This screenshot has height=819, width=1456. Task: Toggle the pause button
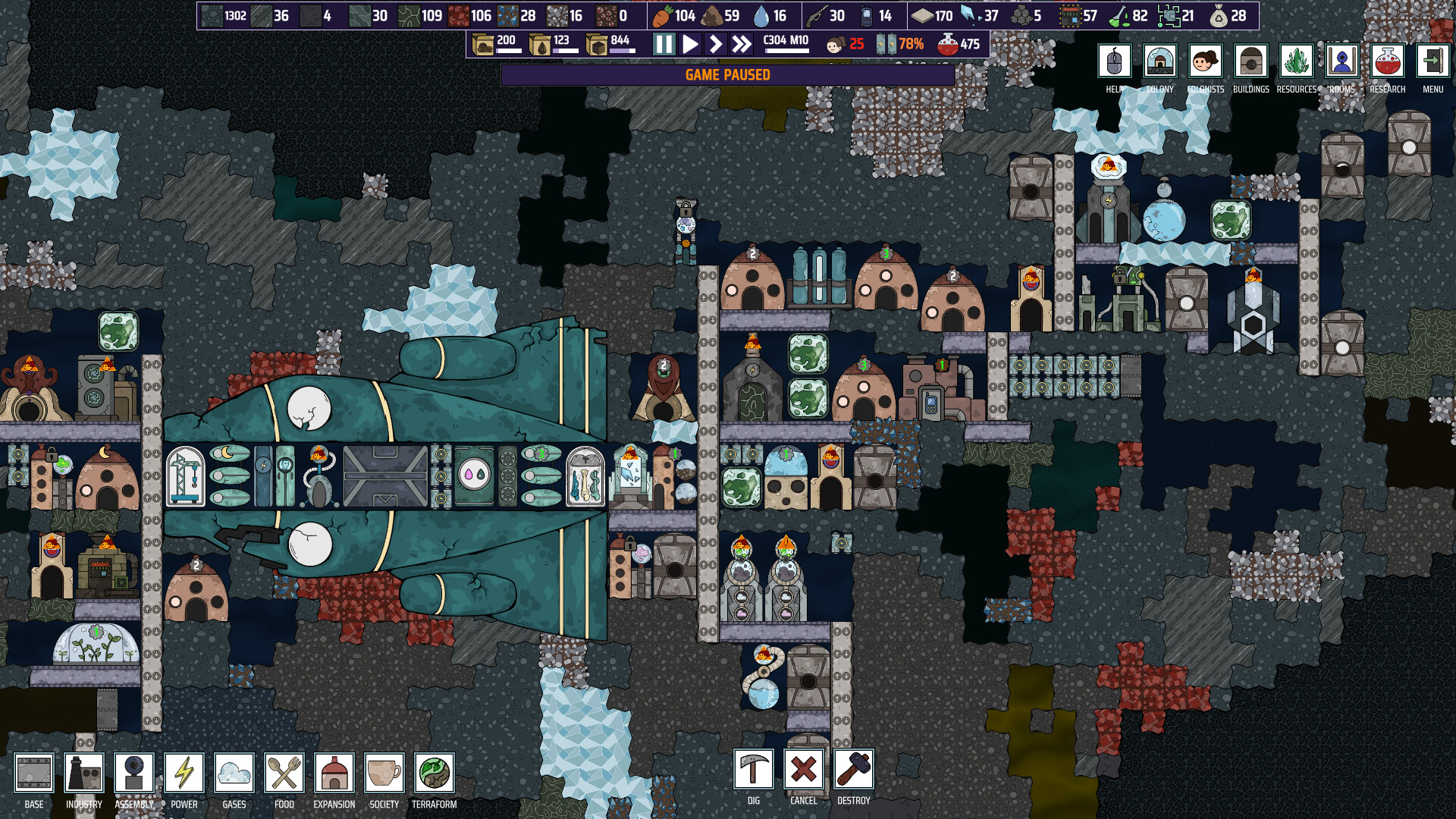(663, 45)
